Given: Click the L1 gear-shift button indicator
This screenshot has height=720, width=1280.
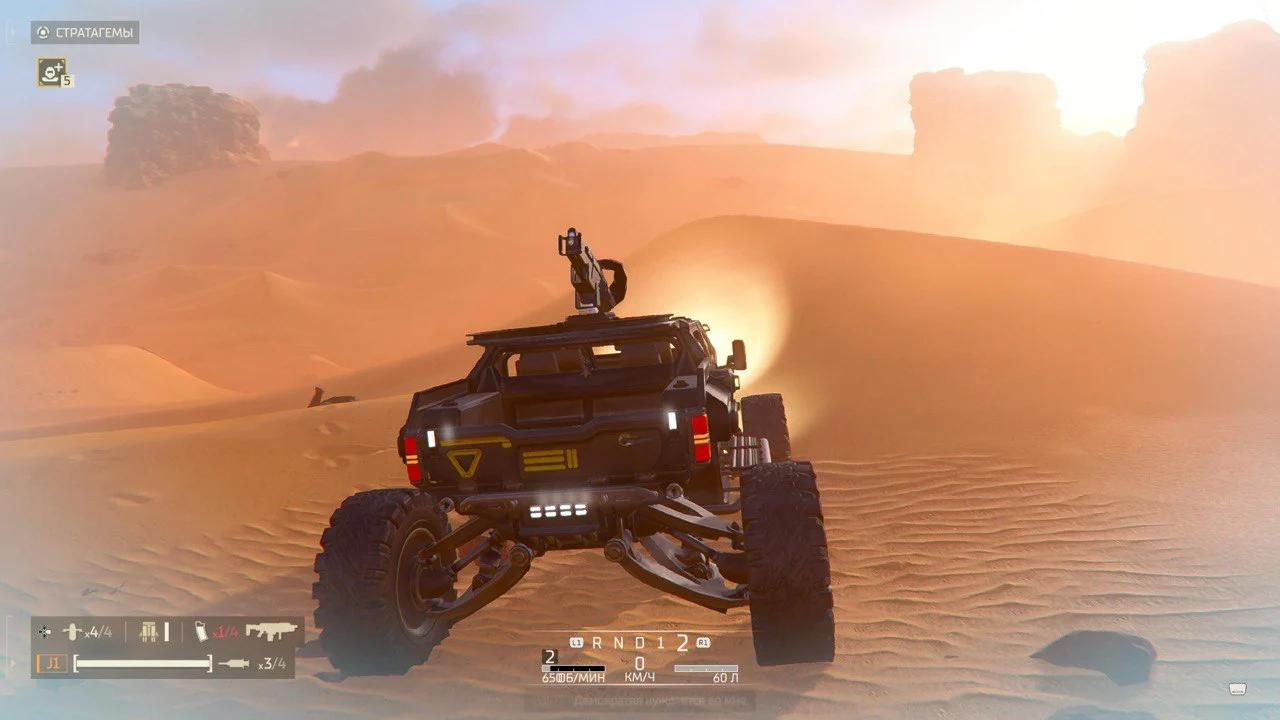Looking at the screenshot, I should [576, 642].
